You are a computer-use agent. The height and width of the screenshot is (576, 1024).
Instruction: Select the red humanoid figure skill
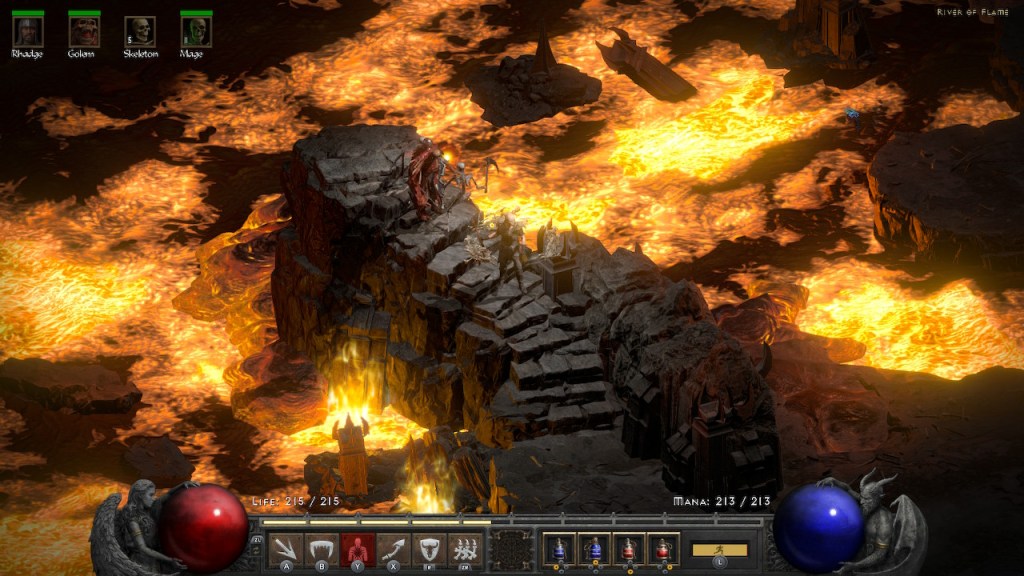pos(357,549)
